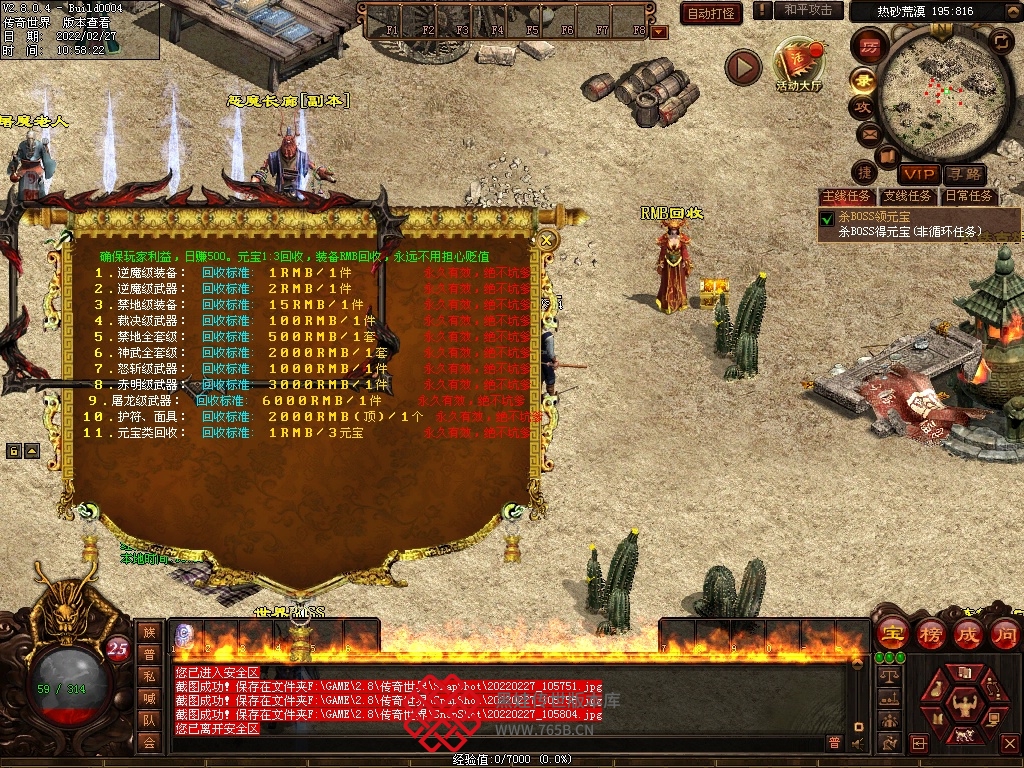The height and width of the screenshot is (768, 1024).
Task: Toggle the 自动打怪 auto-fight button
Action: pos(711,13)
